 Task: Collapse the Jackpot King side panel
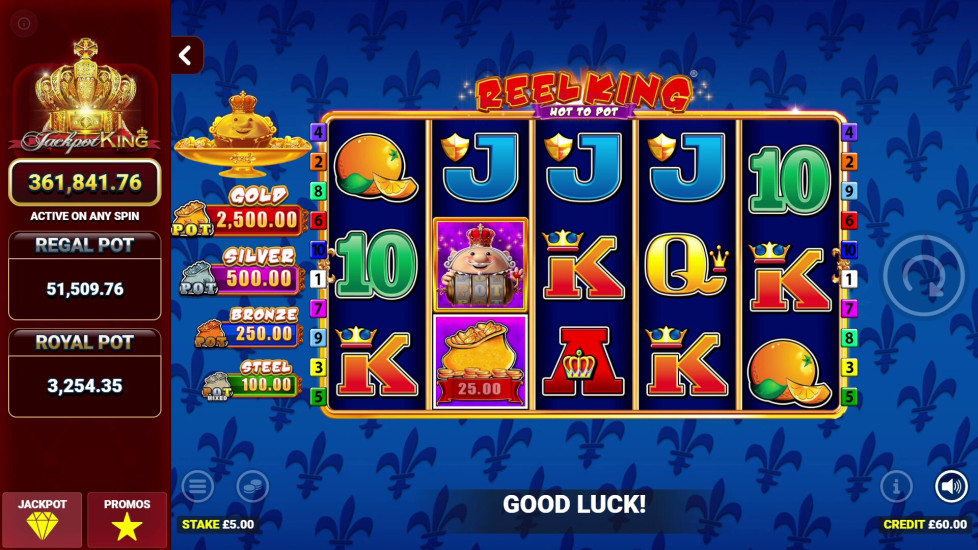tap(185, 56)
